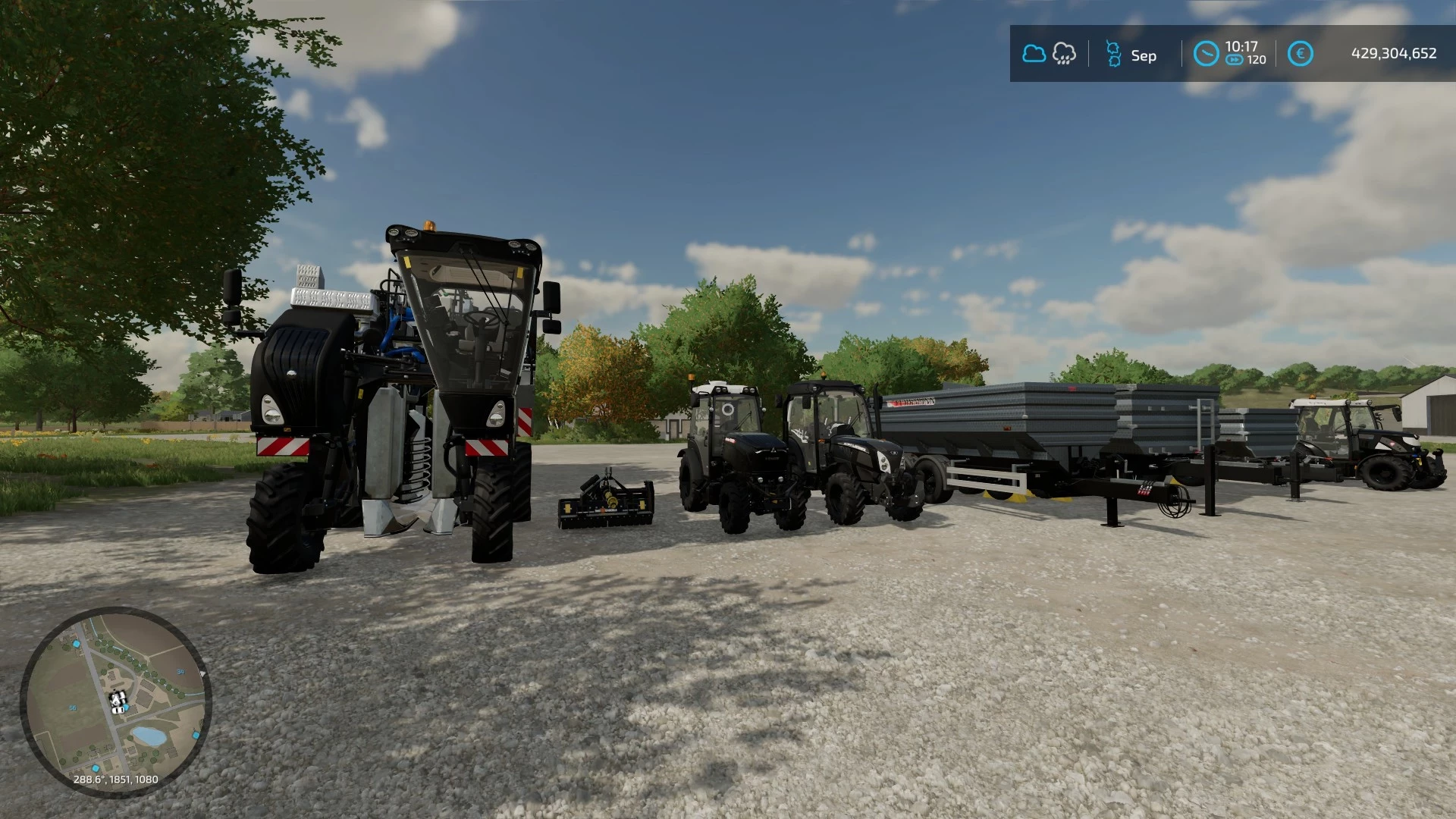
Task: Click the autumn leaves season icon
Action: [1113, 53]
